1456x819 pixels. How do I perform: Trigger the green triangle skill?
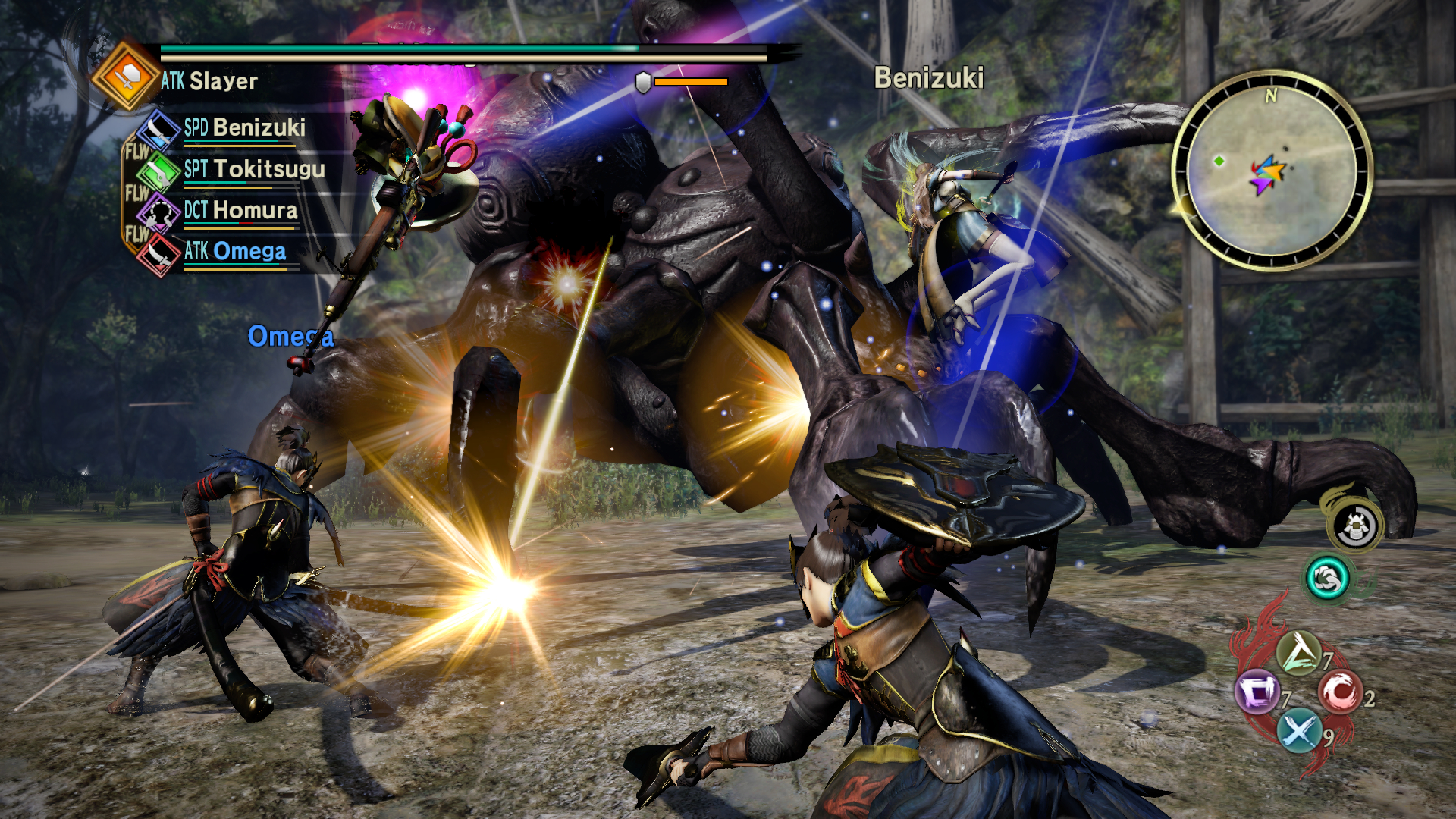coord(1298,653)
